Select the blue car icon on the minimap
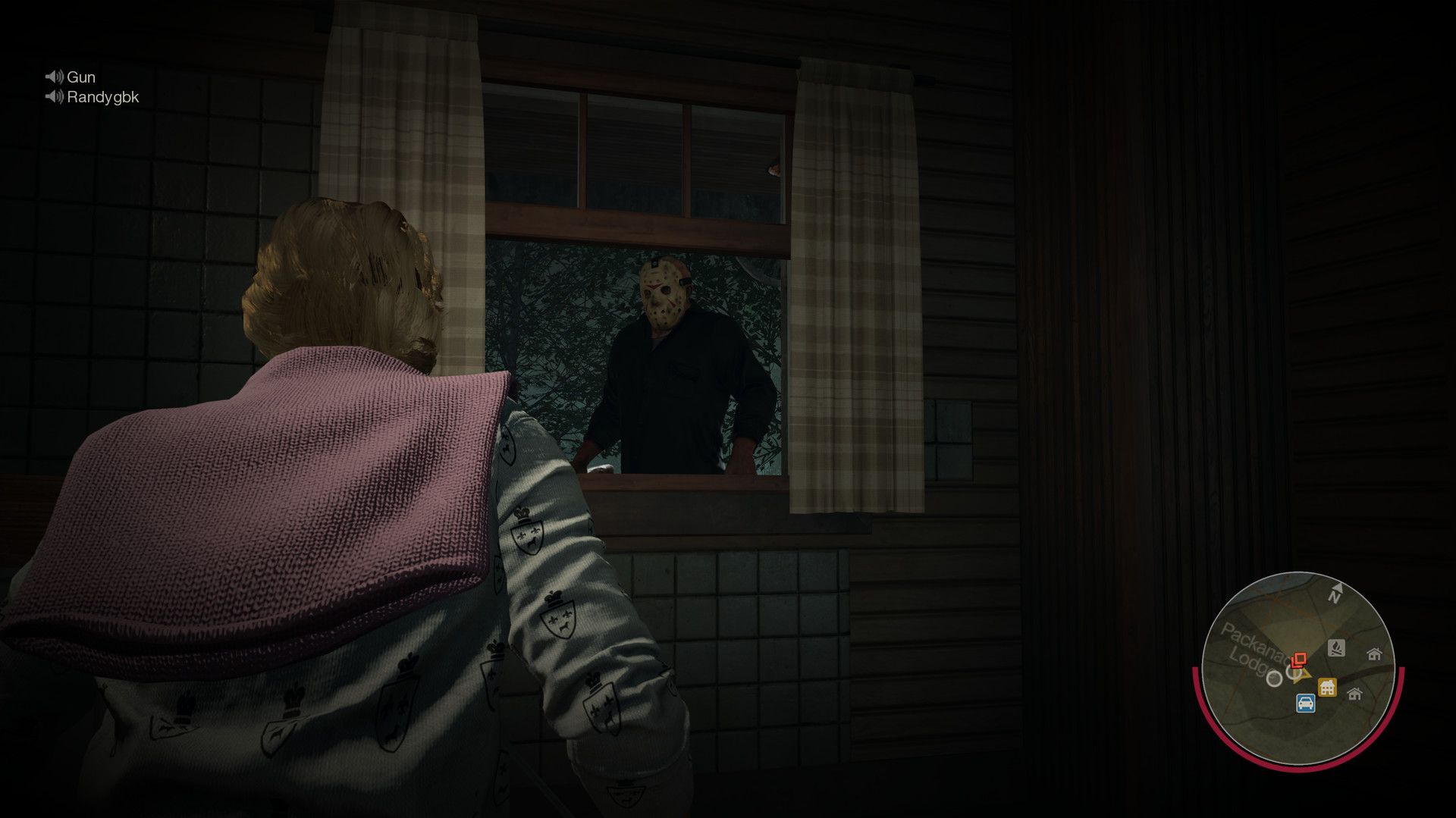The image size is (1456, 818). 1306,703
